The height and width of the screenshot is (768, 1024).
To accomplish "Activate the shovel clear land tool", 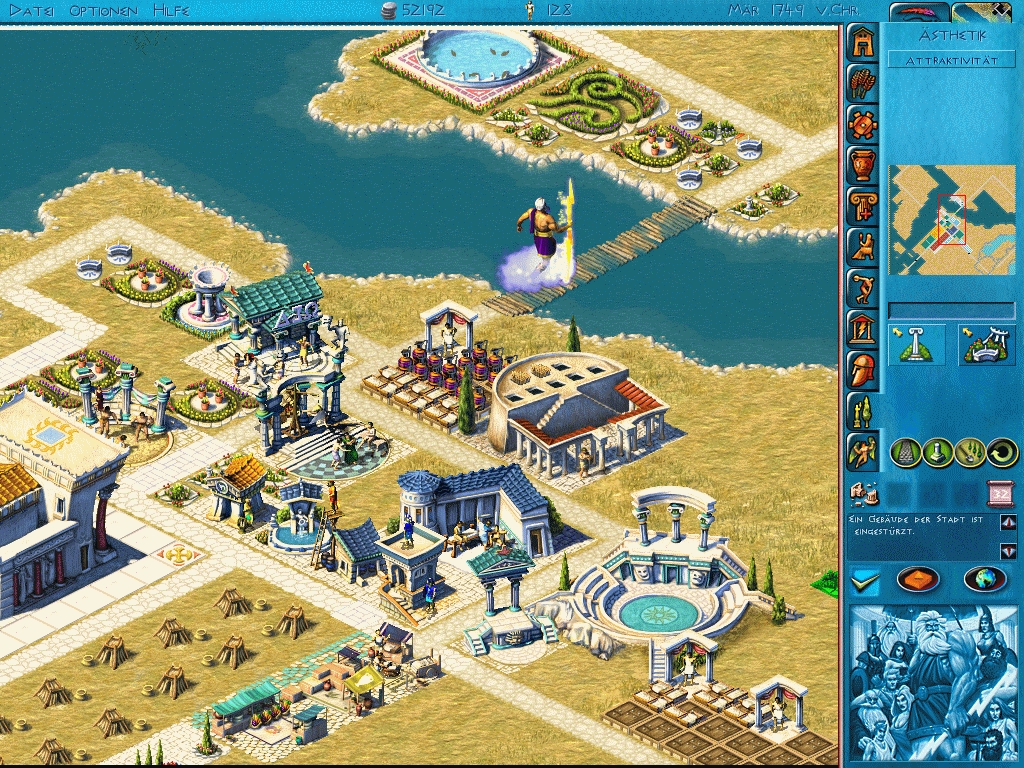I will 969,453.
